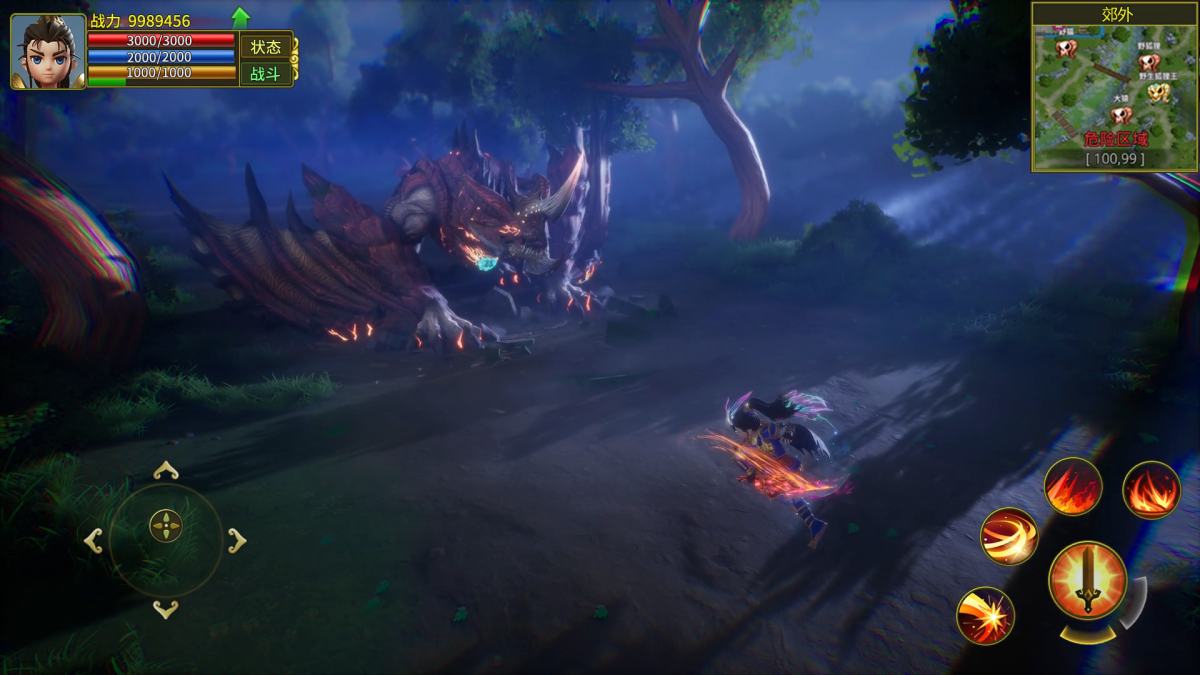Tap the down arrow on movement pad
The width and height of the screenshot is (1200, 675).
[166, 609]
